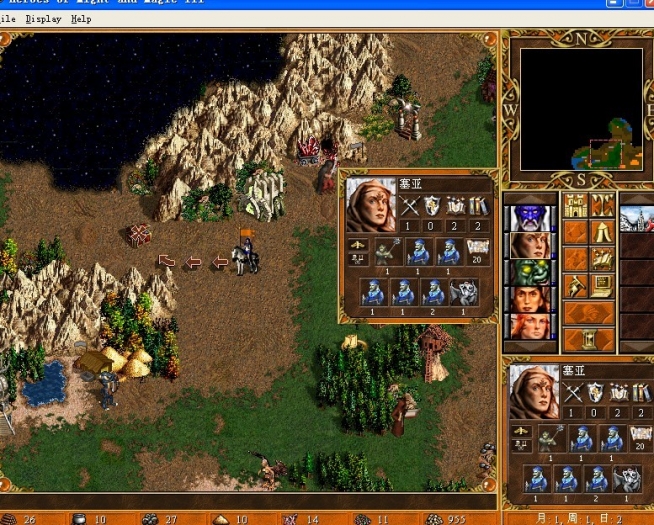Viewport: 654px width, 525px height.
Task: Select the red-haired hero portrait
Action: [530, 326]
